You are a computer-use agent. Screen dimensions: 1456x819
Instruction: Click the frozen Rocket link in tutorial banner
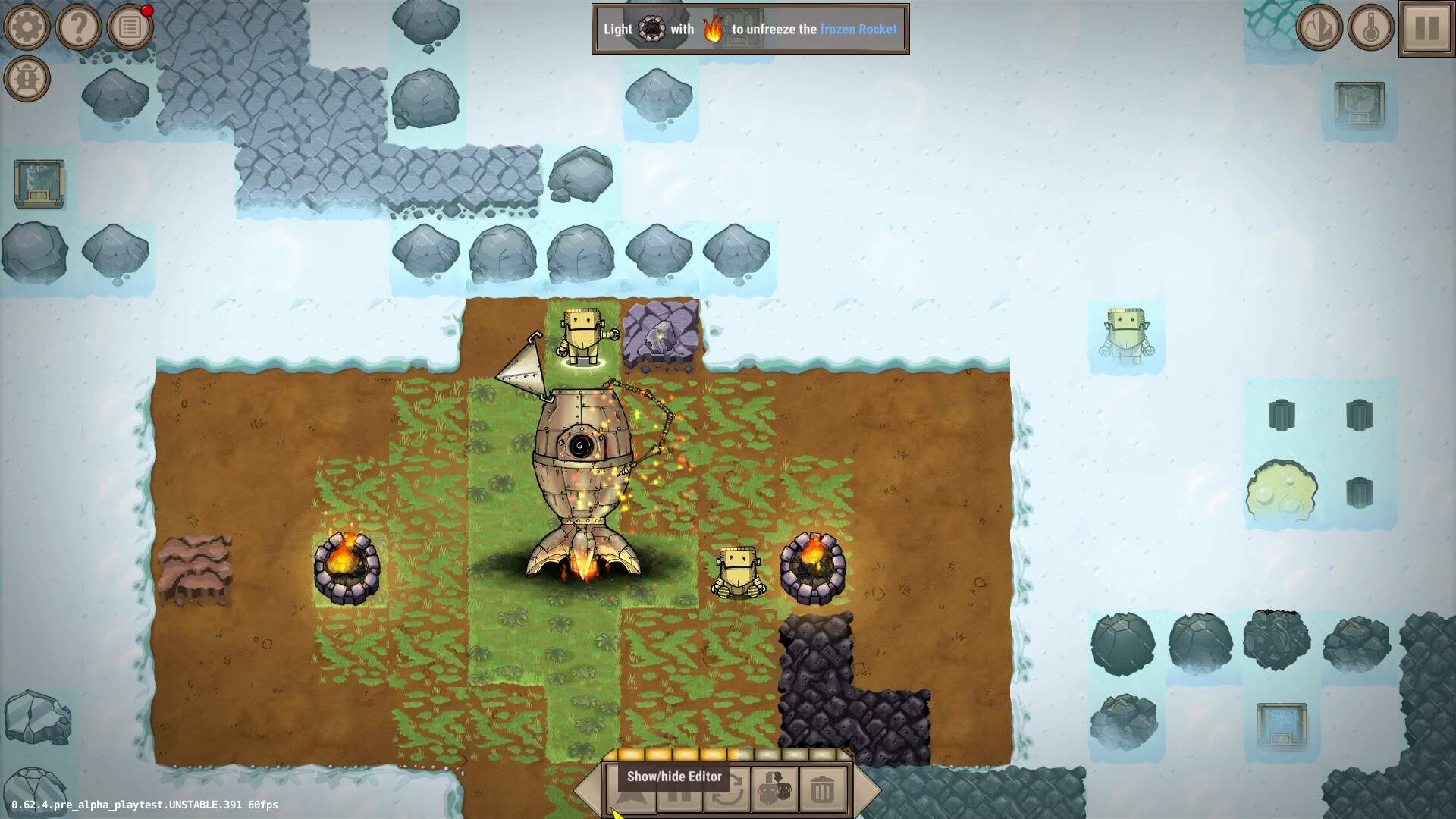tap(858, 30)
